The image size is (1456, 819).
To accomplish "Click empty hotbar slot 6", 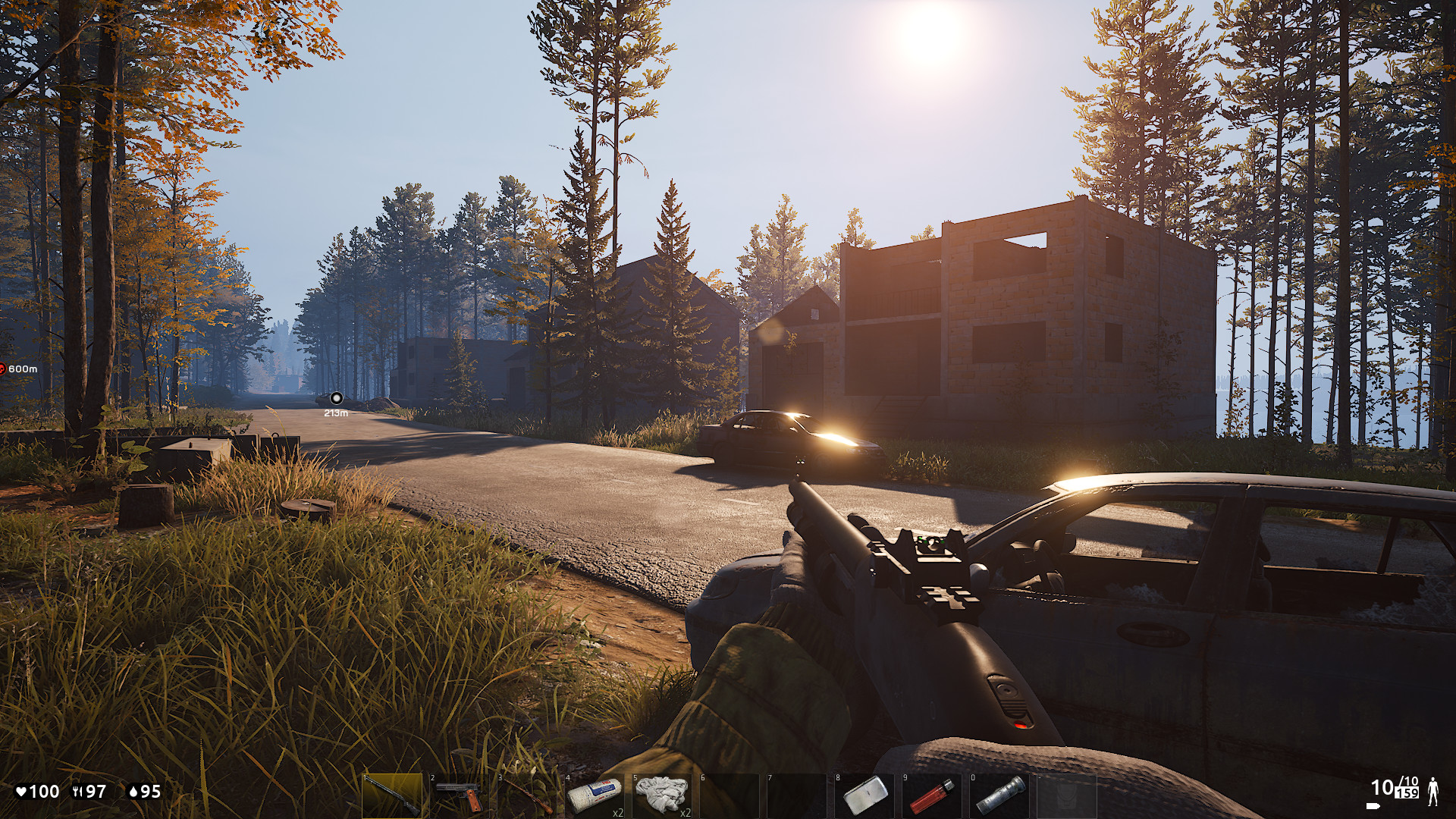I will pyautogui.click(x=731, y=795).
